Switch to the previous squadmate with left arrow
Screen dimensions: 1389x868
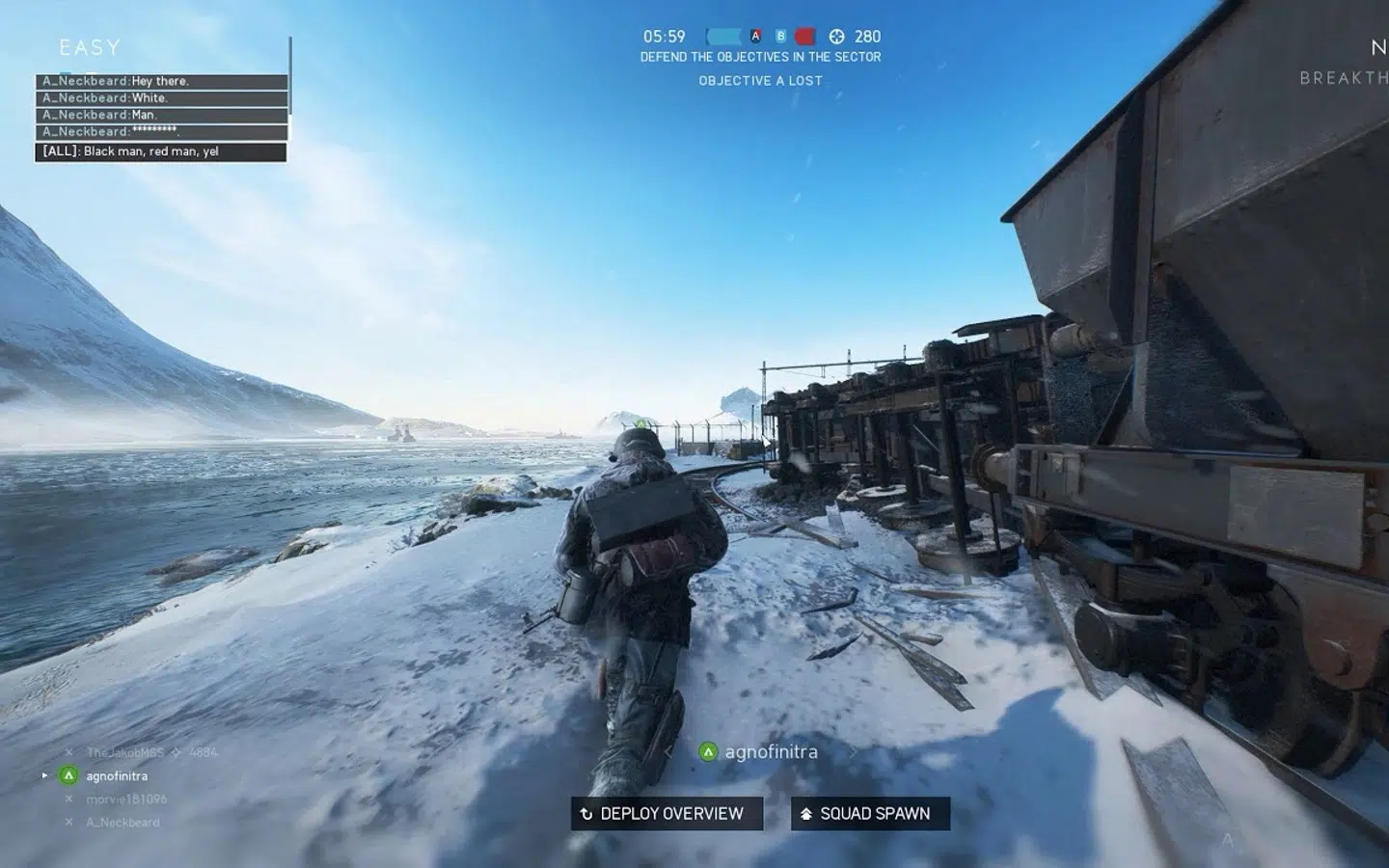pos(668,751)
